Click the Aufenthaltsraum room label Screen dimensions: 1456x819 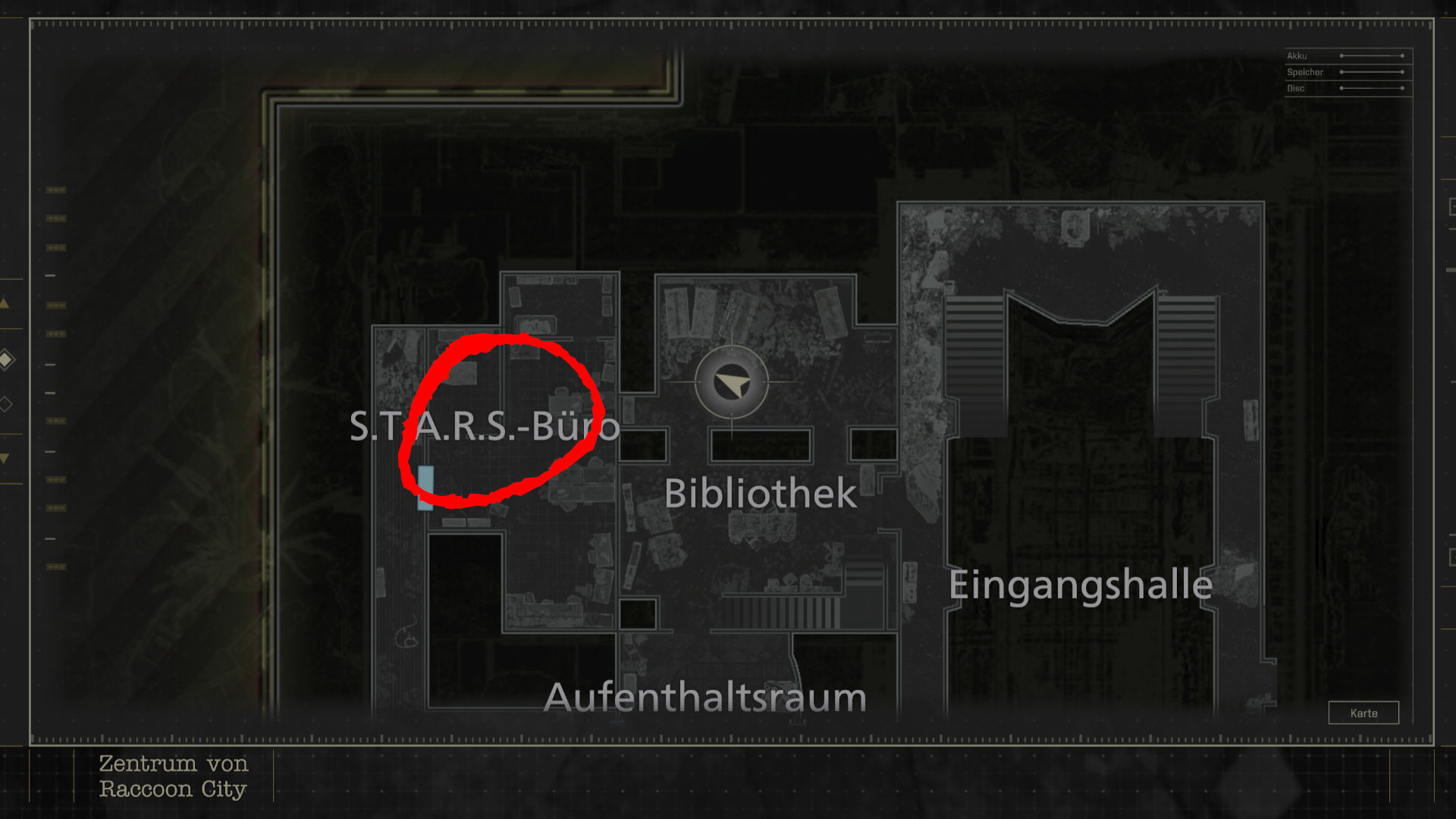(x=704, y=697)
